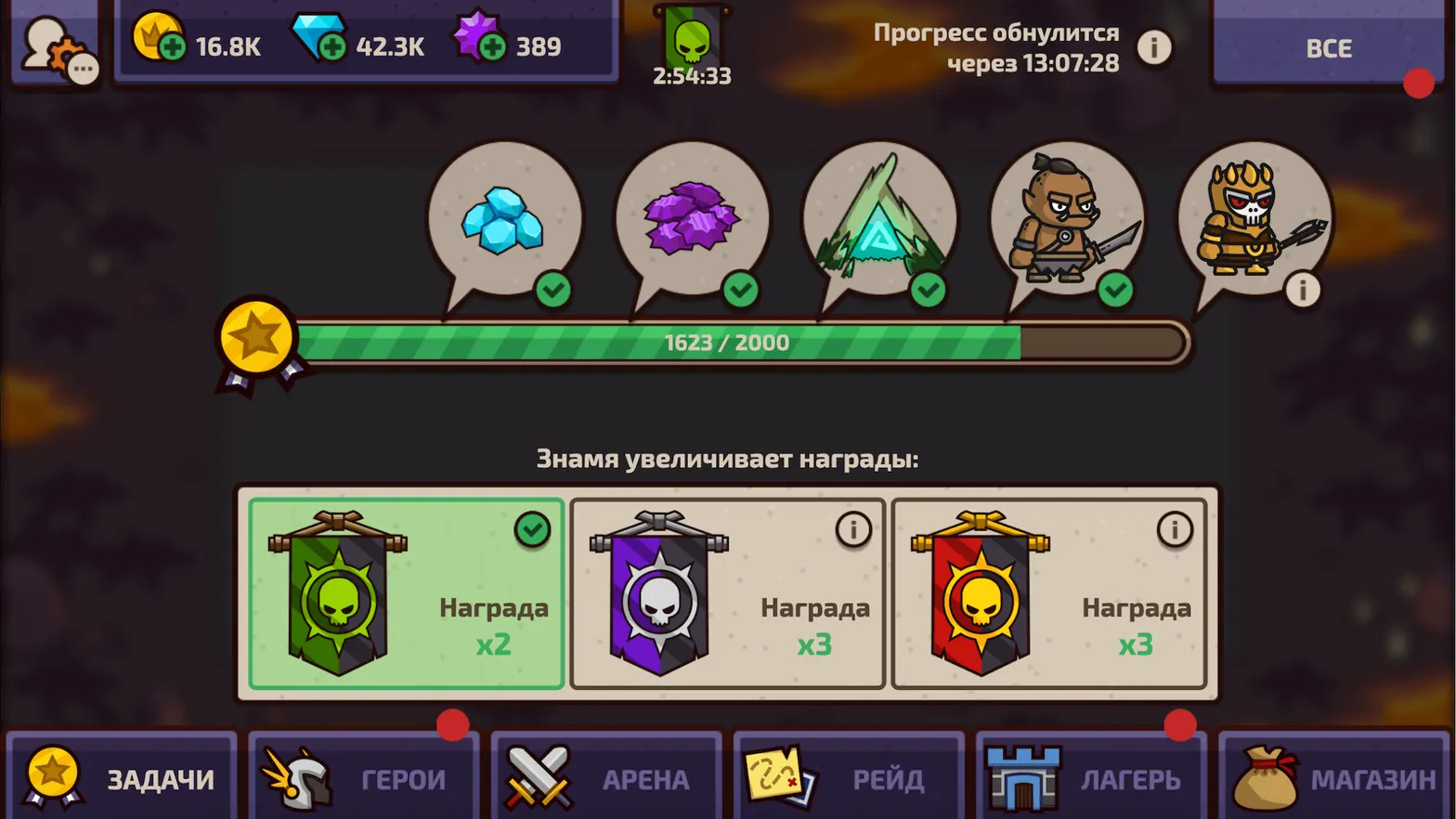Toggle the checkmark on the green banner
Screen dimensions: 1456x819
pyautogui.click(x=531, y=530)
